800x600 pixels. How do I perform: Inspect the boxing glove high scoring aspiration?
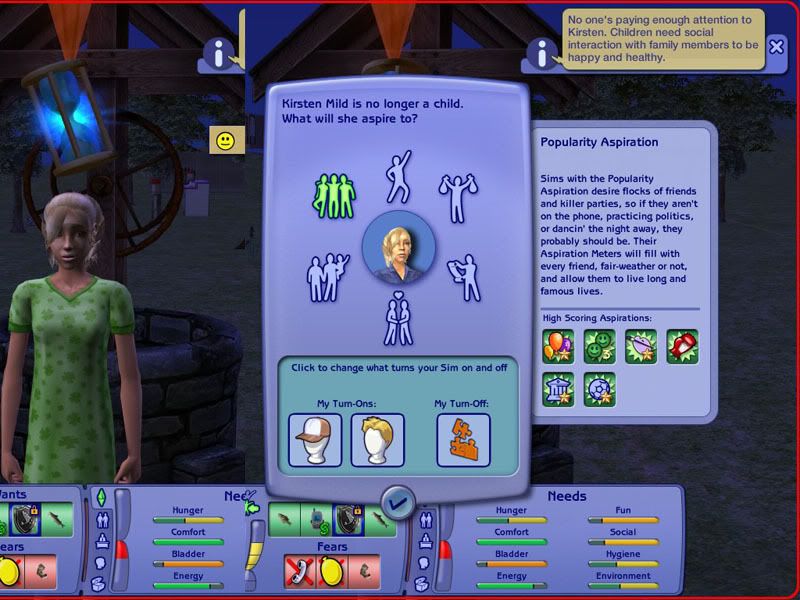[x=681, y=347]
